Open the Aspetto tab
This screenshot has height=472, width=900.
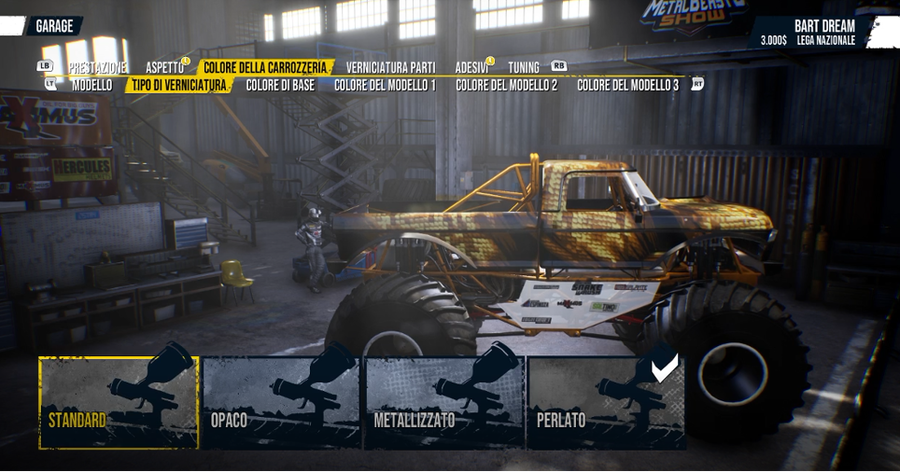165,67
